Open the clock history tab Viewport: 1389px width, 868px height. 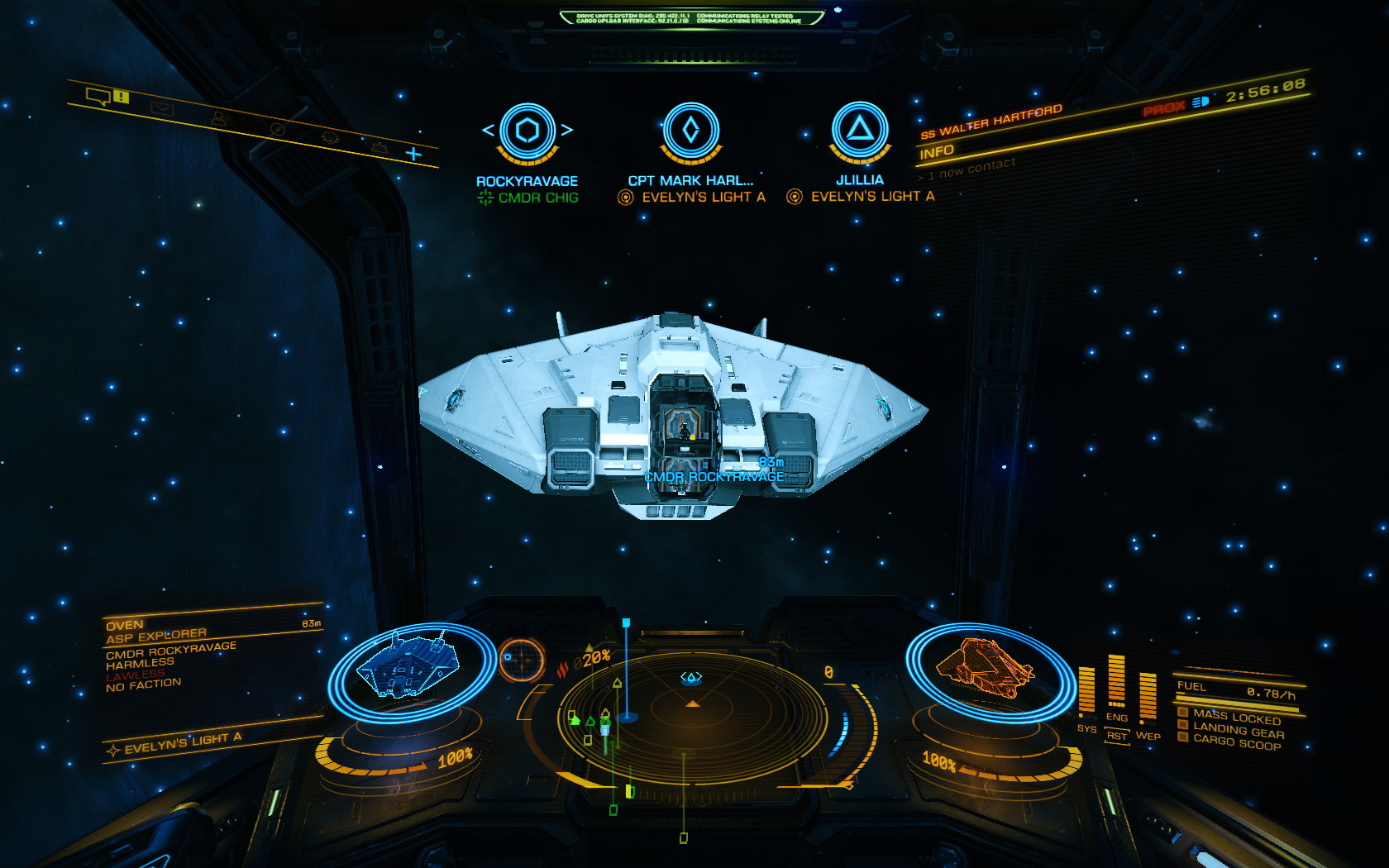click(x=278, y=129)
